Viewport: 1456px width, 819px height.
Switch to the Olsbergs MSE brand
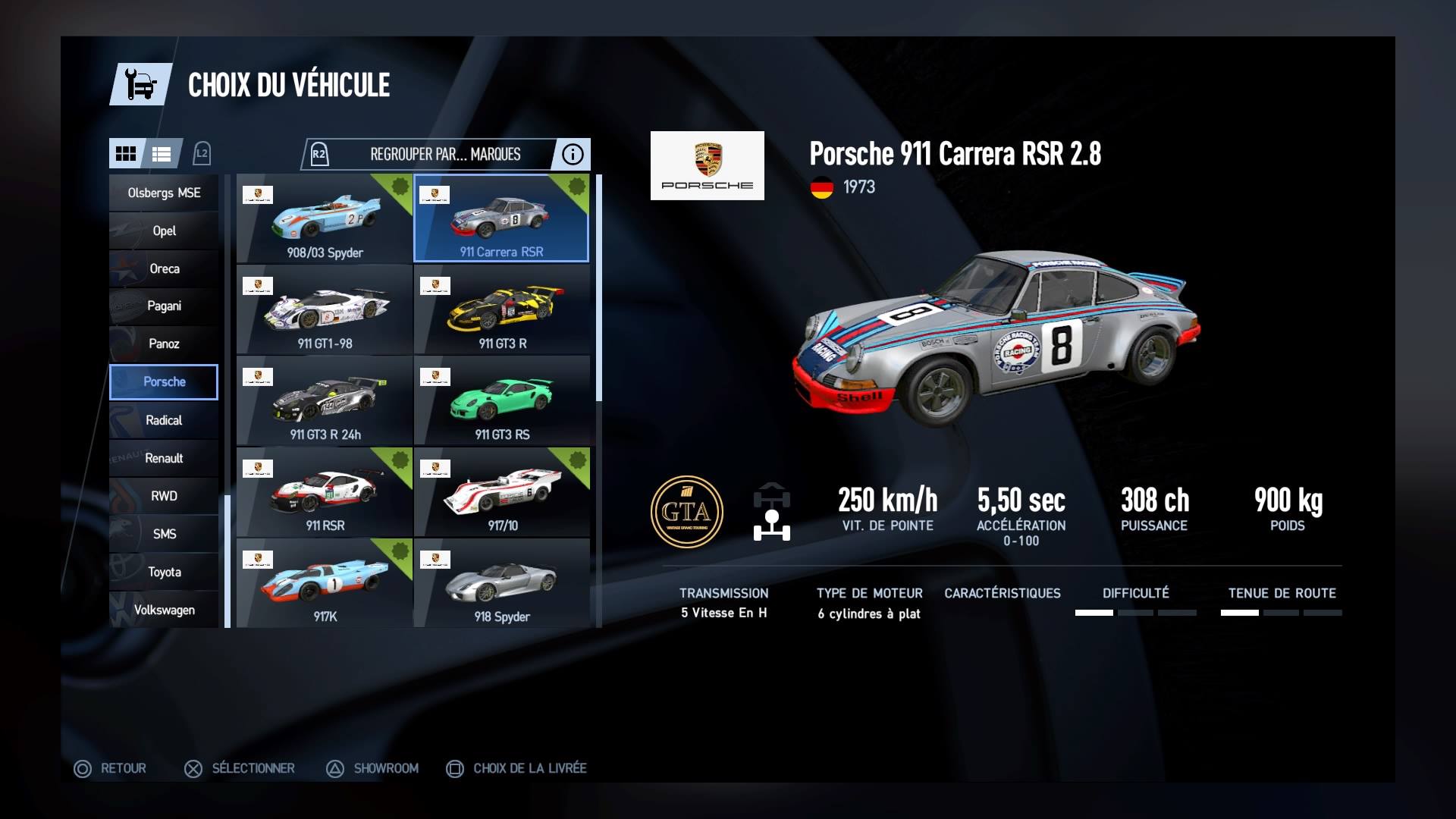point(164,193)
